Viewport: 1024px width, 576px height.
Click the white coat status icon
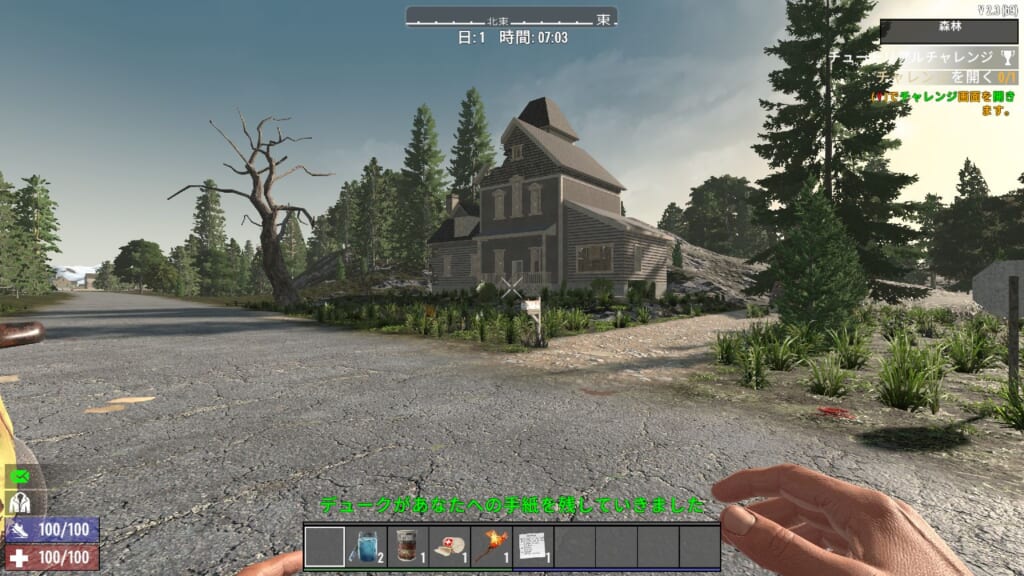coord(20,504)
